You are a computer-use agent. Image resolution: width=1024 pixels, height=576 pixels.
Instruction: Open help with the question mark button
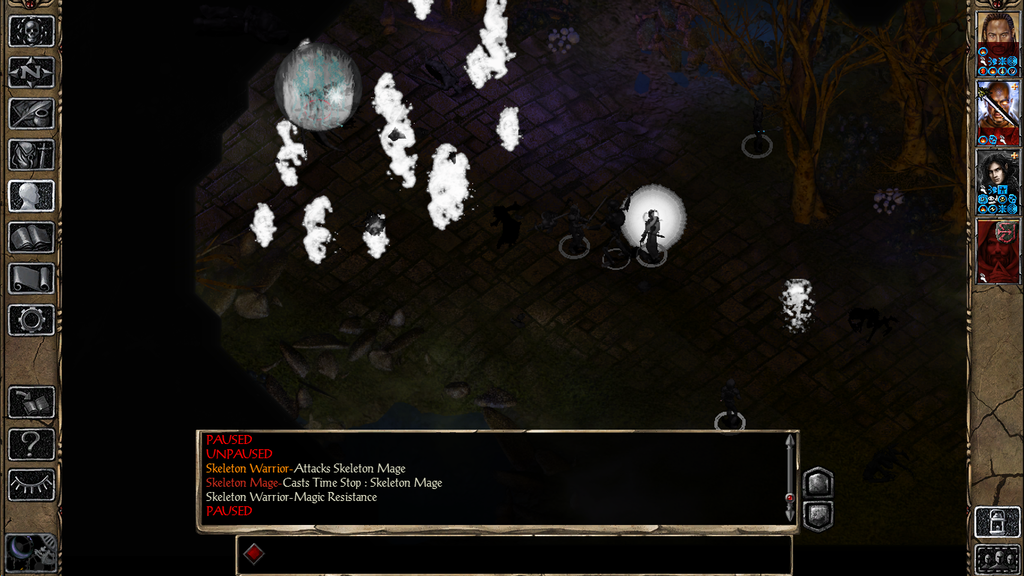coord(31,444)
